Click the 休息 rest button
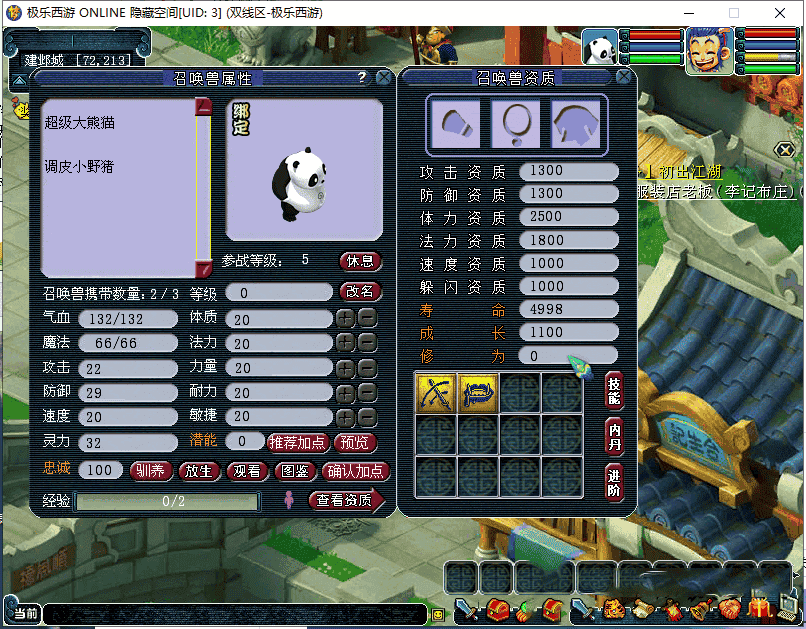The height and width of the screenshot is (629, 806). pos(361,261)
